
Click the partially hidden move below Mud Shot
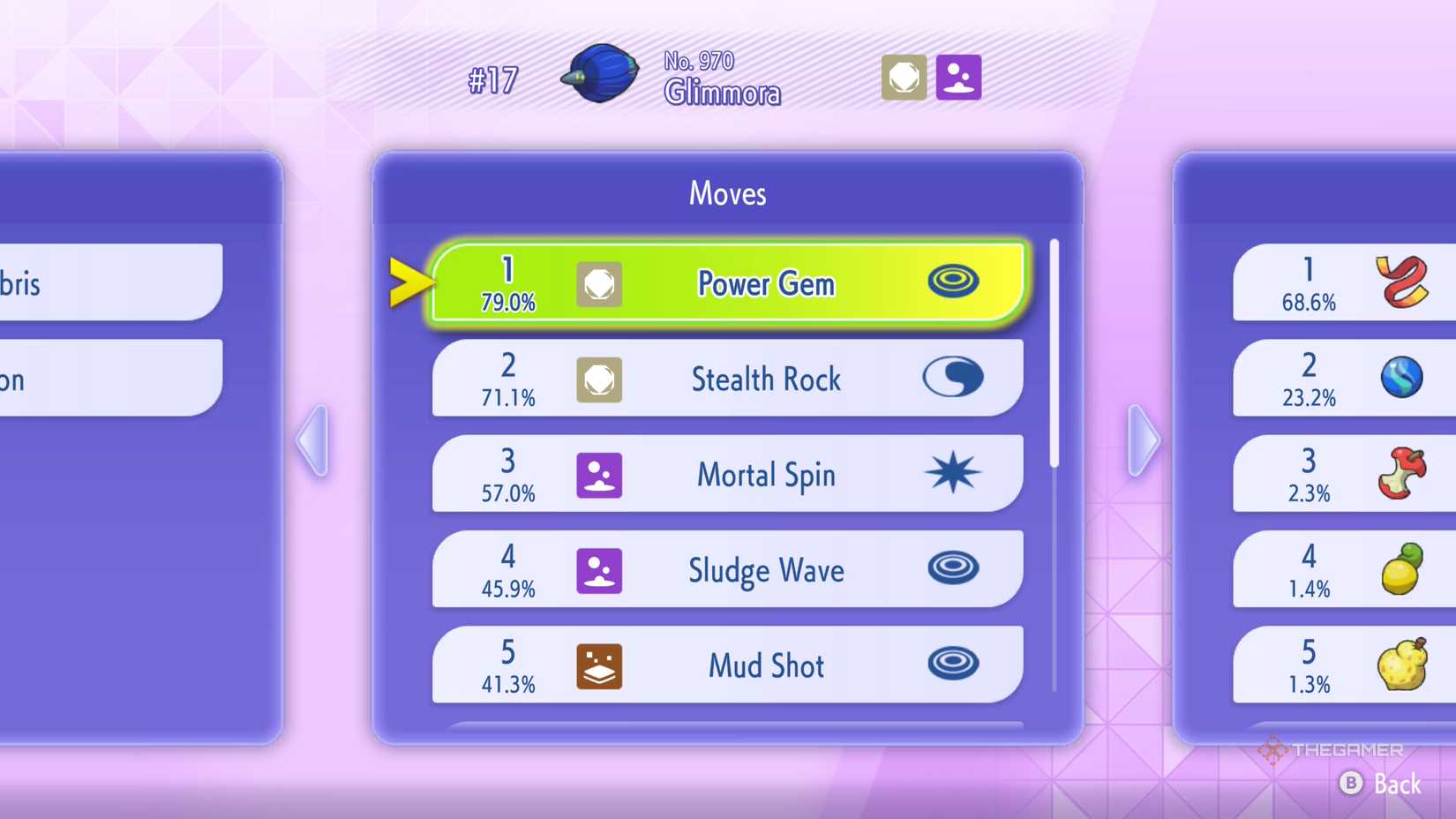[x=726, y=726]
